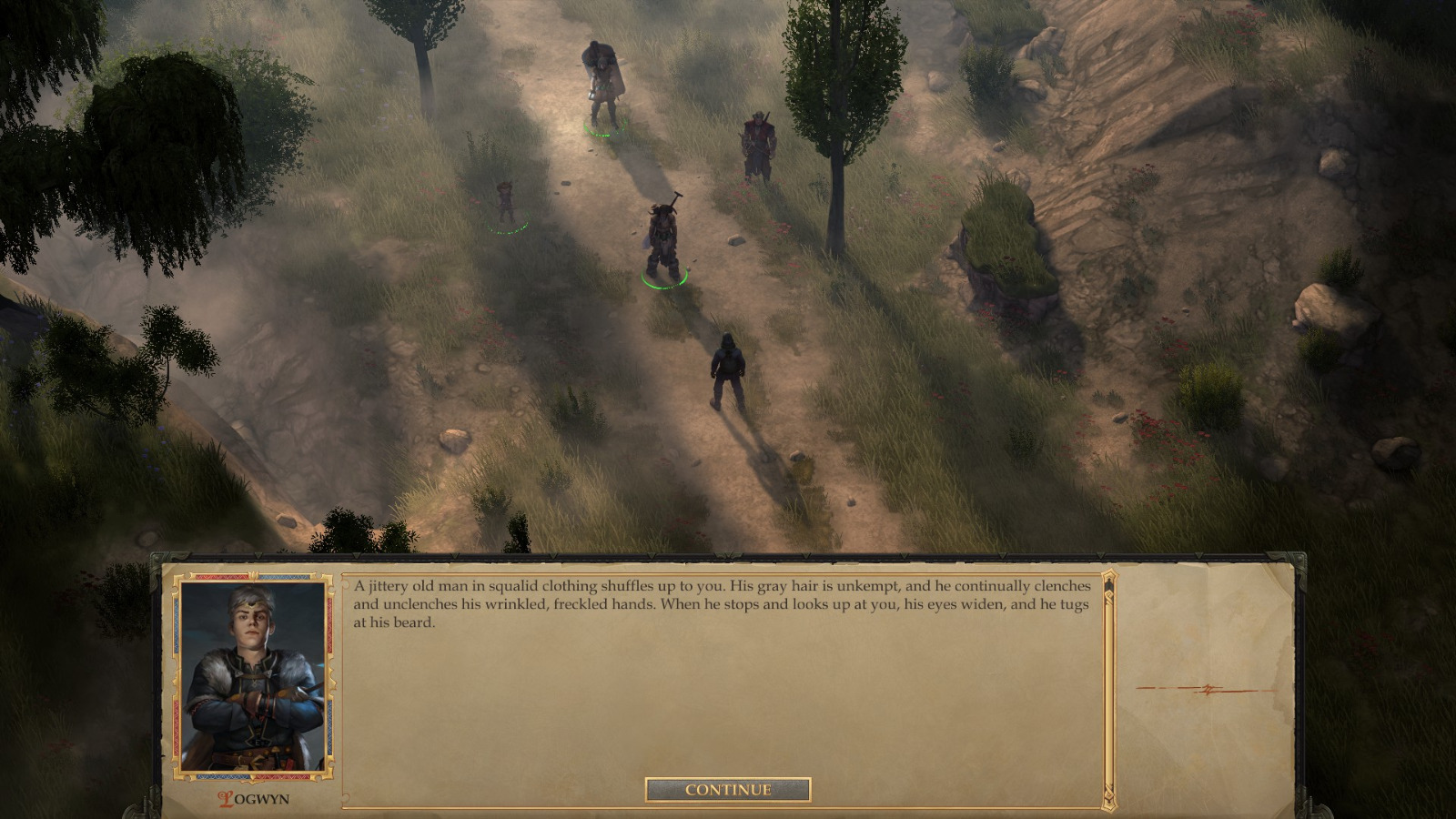Select the hooded character walking down the path
The width and height of the screenshot is (1456, 819).
[x=725, y=364]
